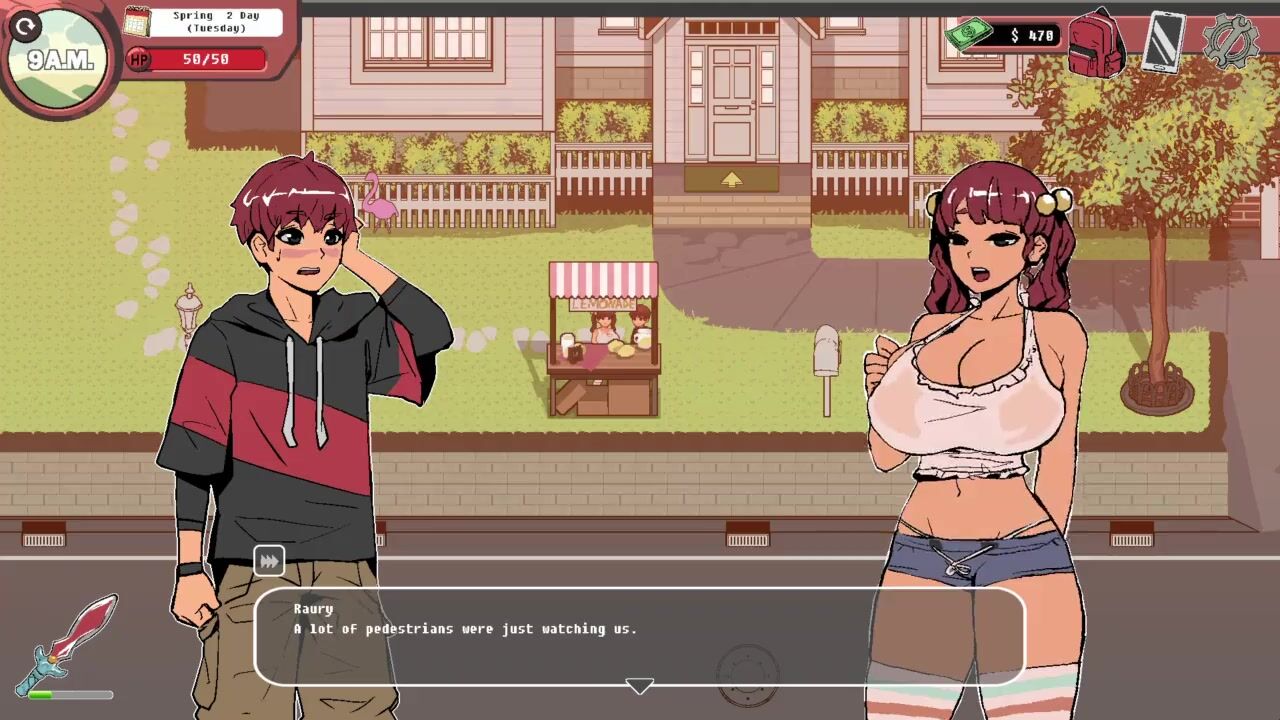Click the circular arrow on the clock
This screenshot has height=720, width=1280.
pos(26,26)
